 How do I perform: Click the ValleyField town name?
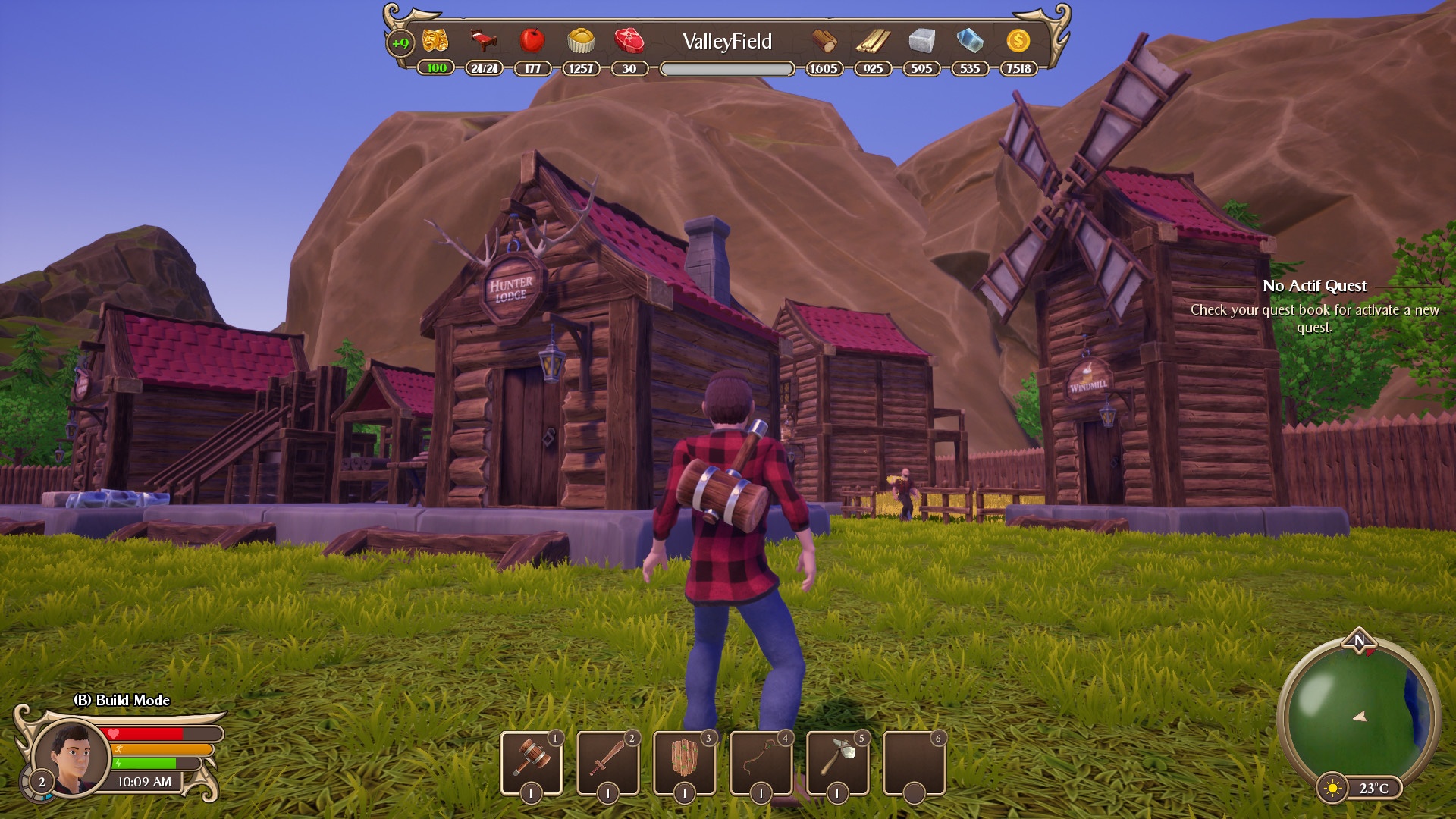(x=727, y=42)
